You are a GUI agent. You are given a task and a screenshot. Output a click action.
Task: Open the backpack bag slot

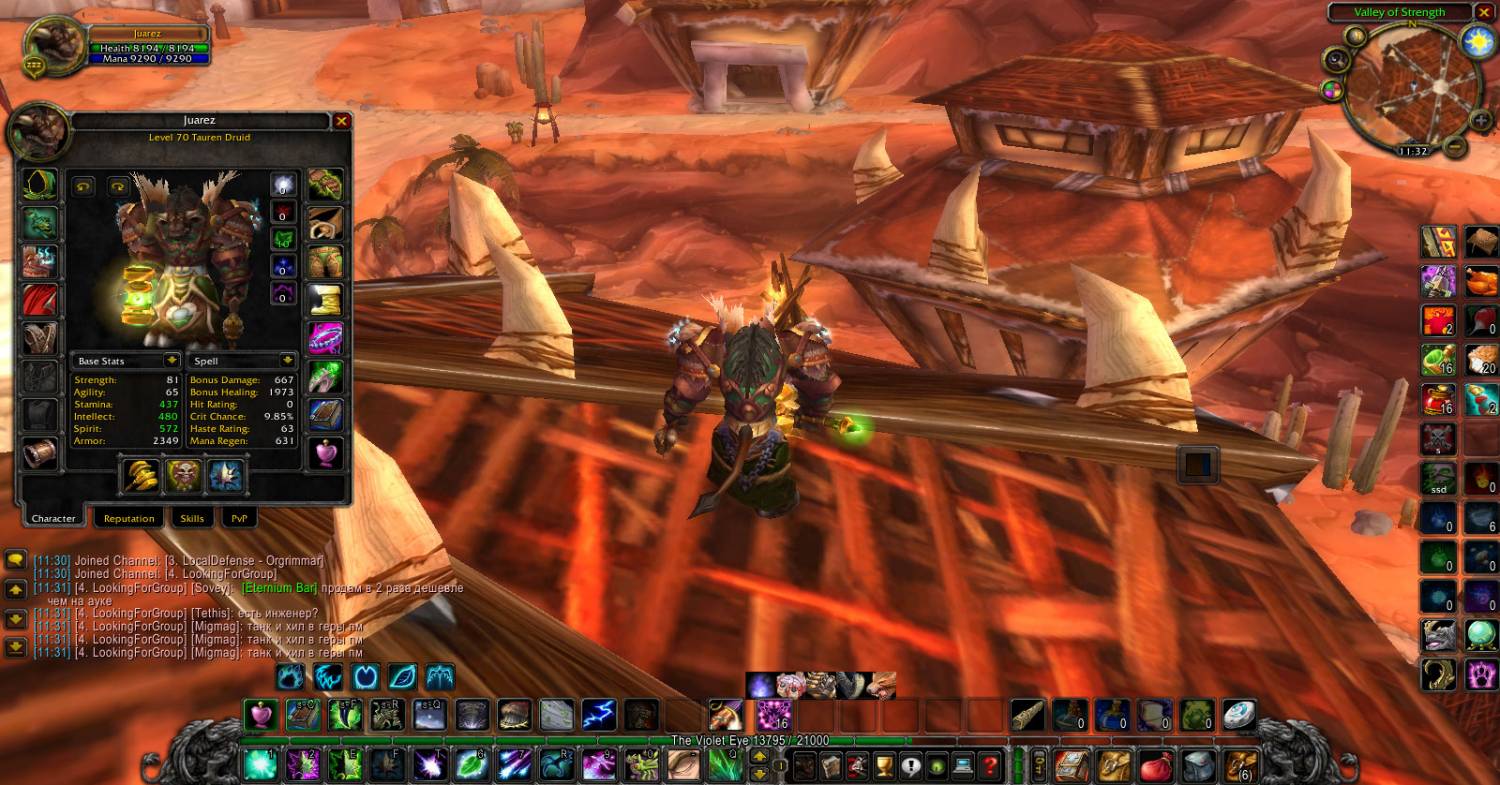[x=1240, y=766]
